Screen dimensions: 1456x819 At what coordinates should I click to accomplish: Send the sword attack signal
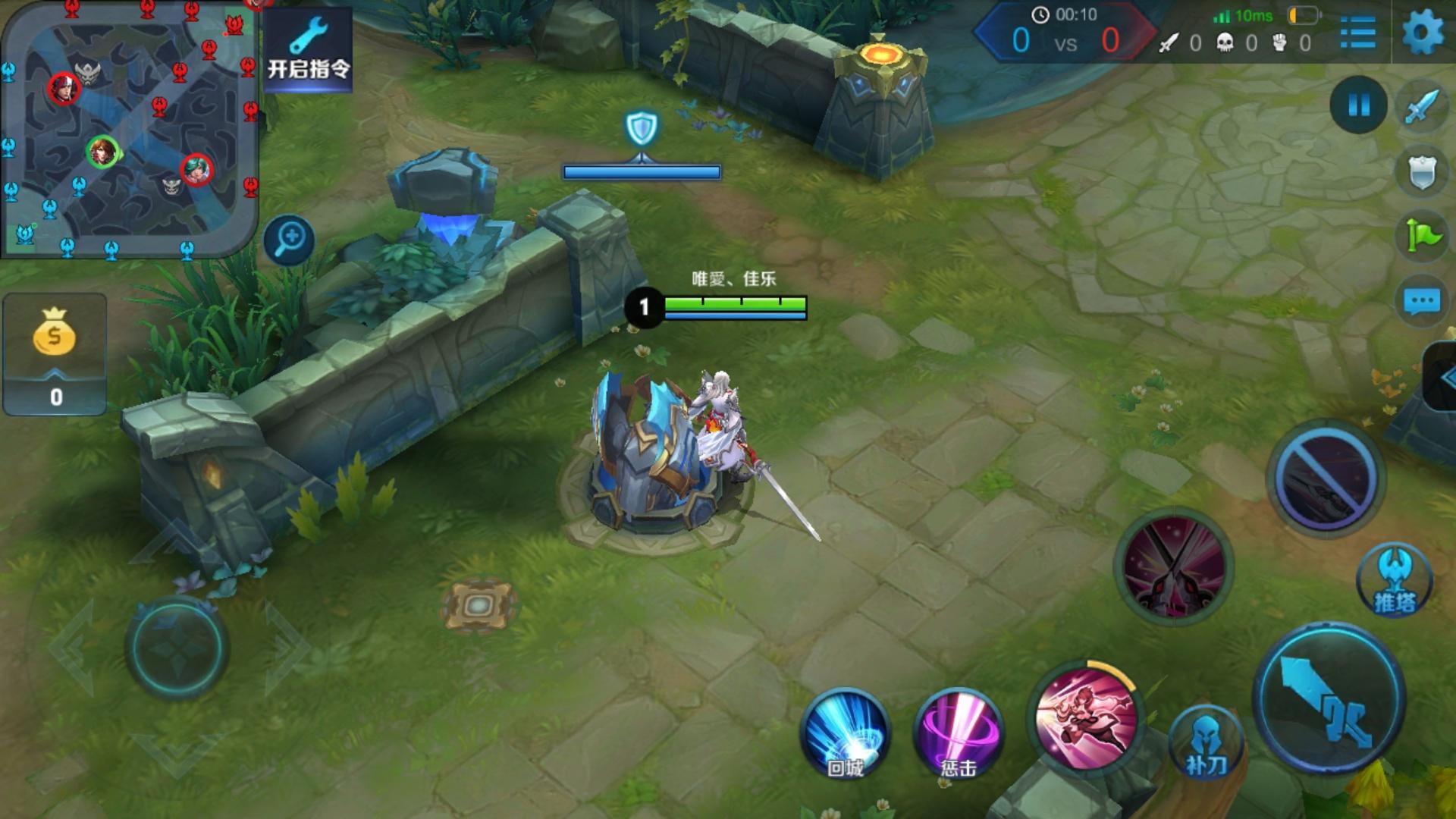(x=1422, y=108)
